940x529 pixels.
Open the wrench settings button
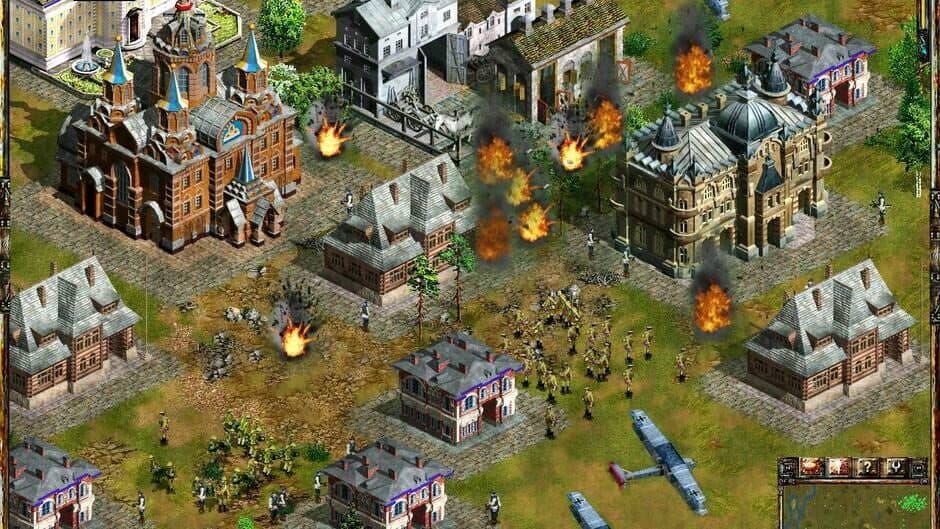pyautogui.click(x=894, y=467)
